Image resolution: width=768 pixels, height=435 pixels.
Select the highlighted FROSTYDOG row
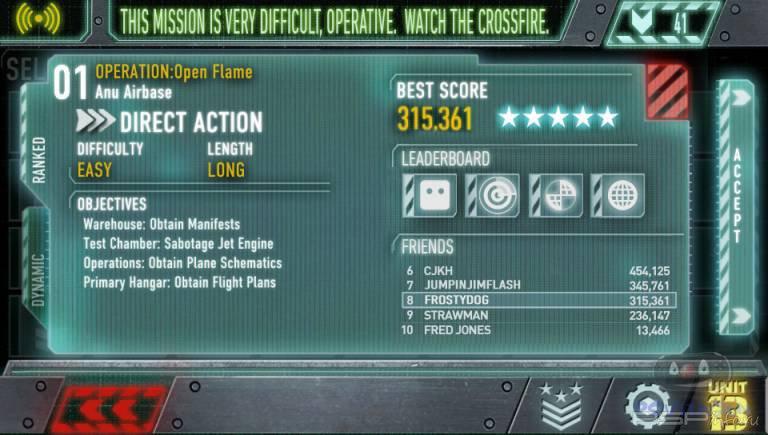tap(538, 300)
